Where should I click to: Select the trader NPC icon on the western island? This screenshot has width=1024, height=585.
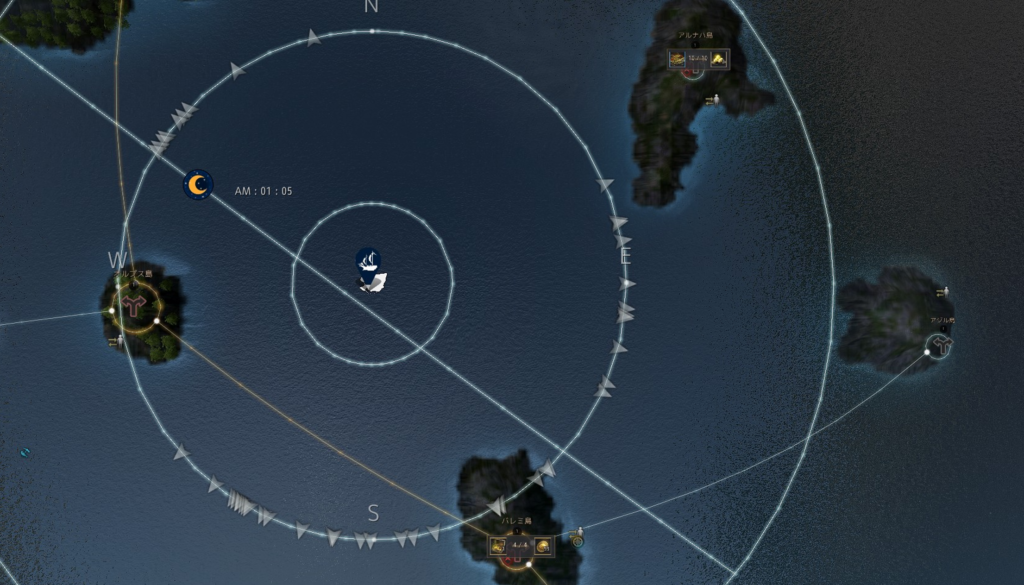(x=115, y=341)
